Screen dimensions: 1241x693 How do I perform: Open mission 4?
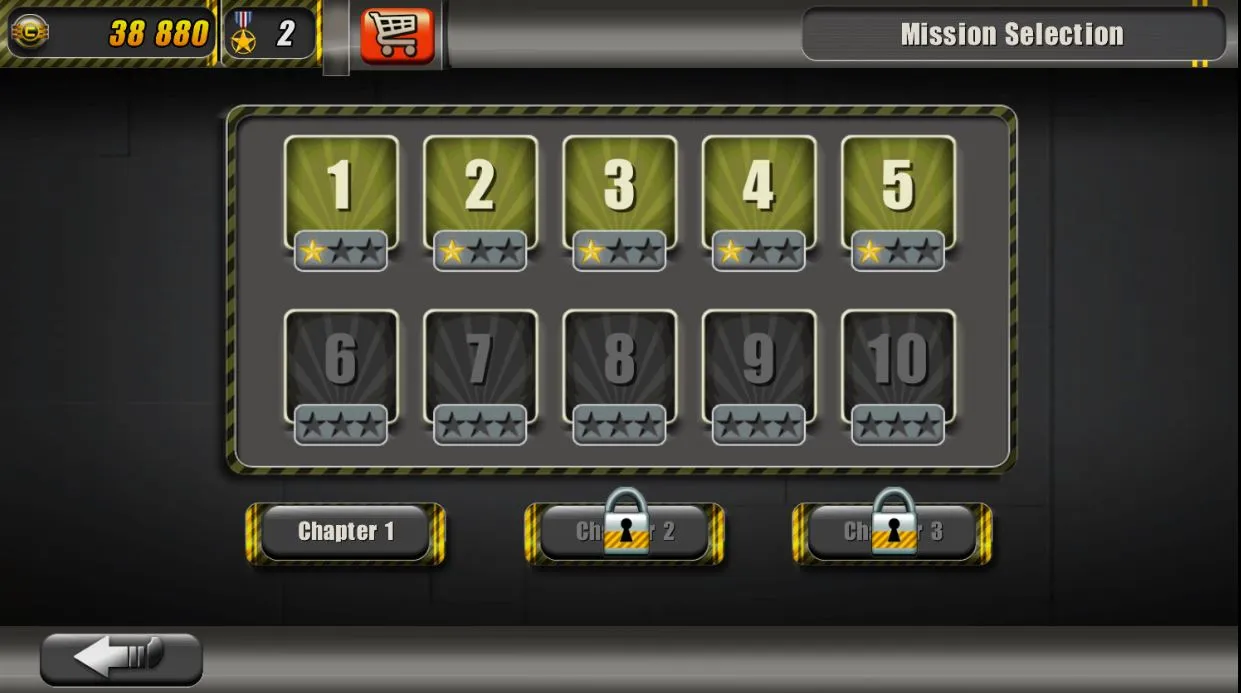coord(759,193)
